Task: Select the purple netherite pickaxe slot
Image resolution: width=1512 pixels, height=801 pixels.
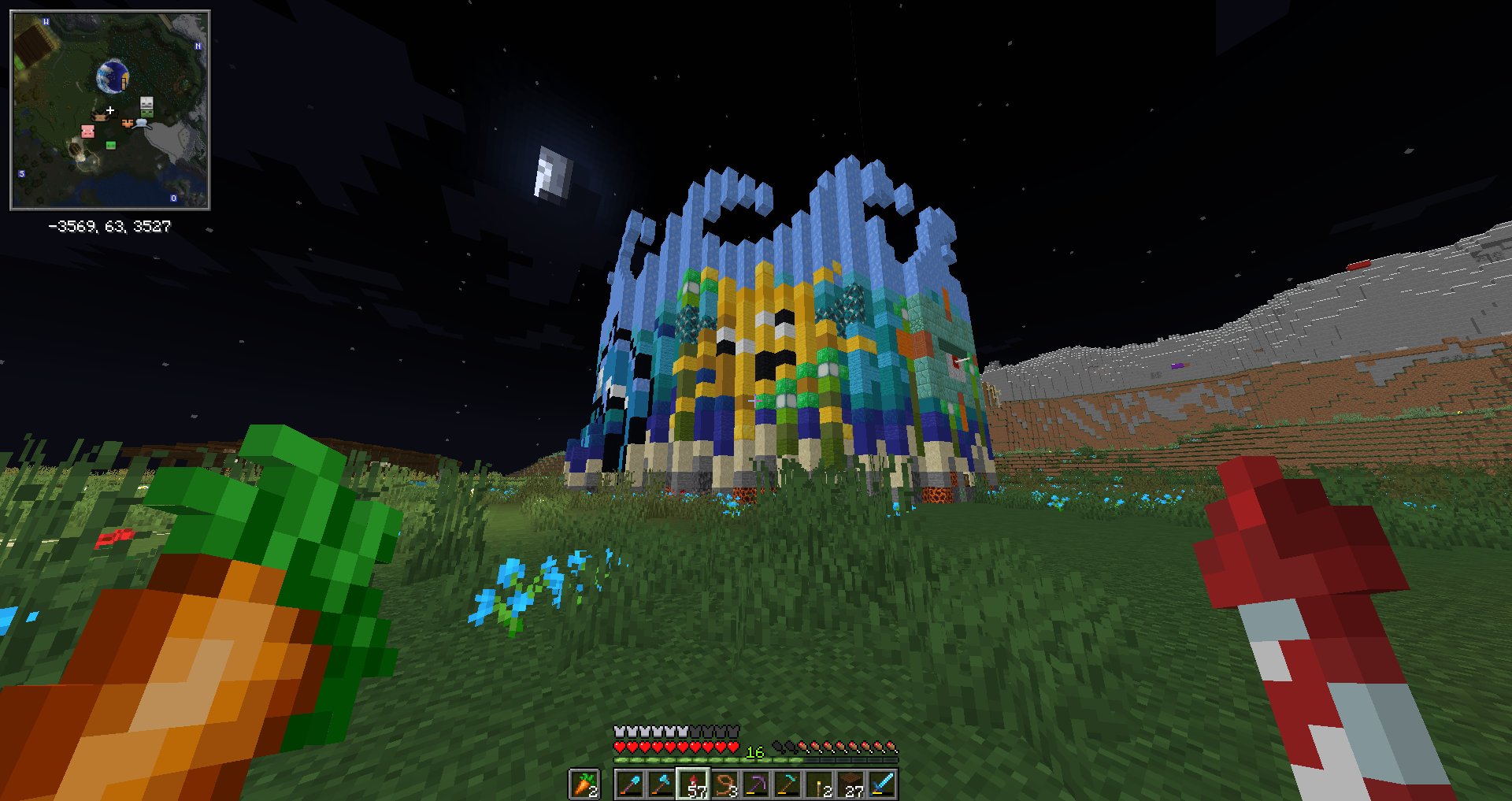Action: point(756,784)
